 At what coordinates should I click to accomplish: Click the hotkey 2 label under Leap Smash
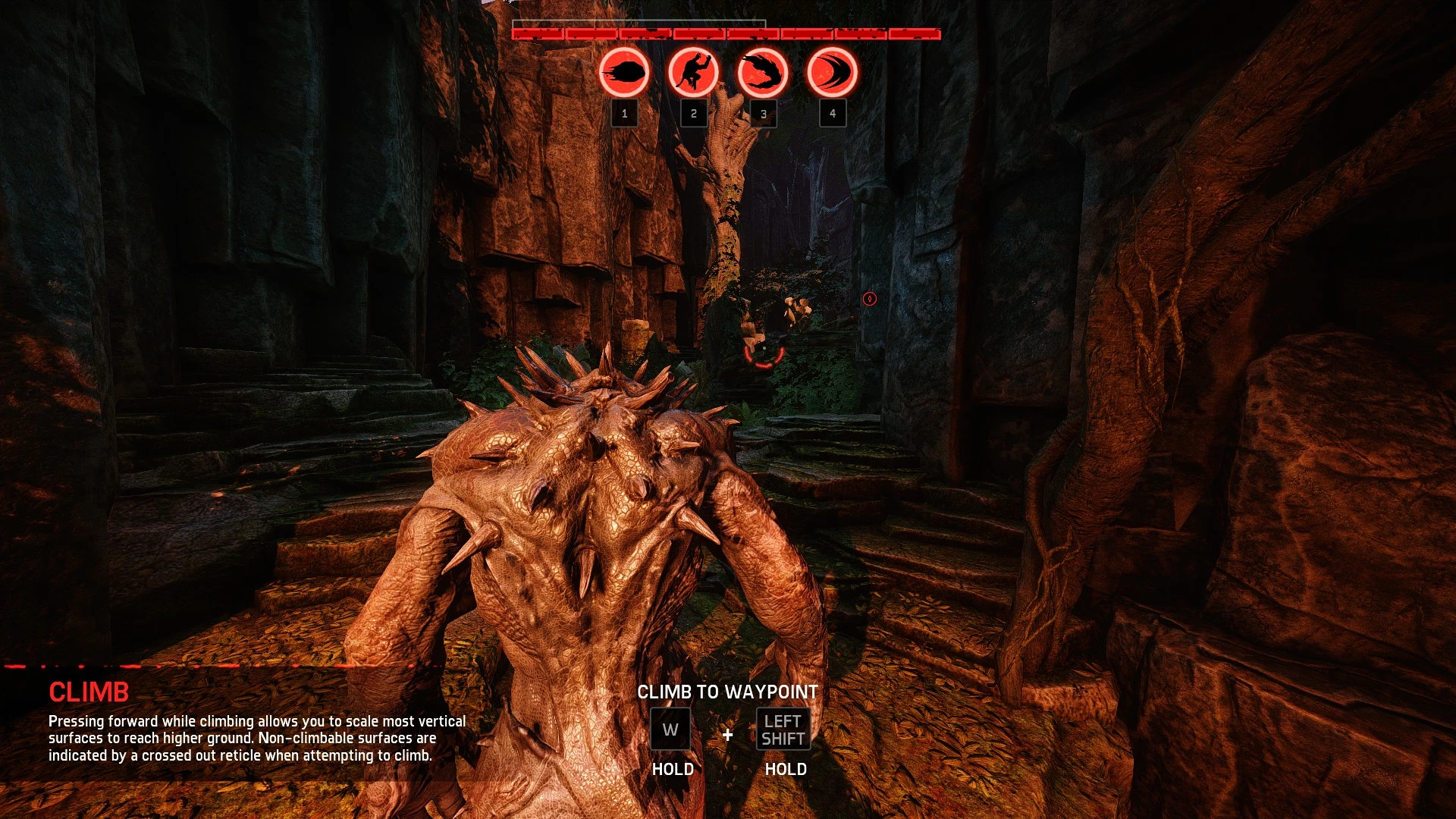pos(692,114)
